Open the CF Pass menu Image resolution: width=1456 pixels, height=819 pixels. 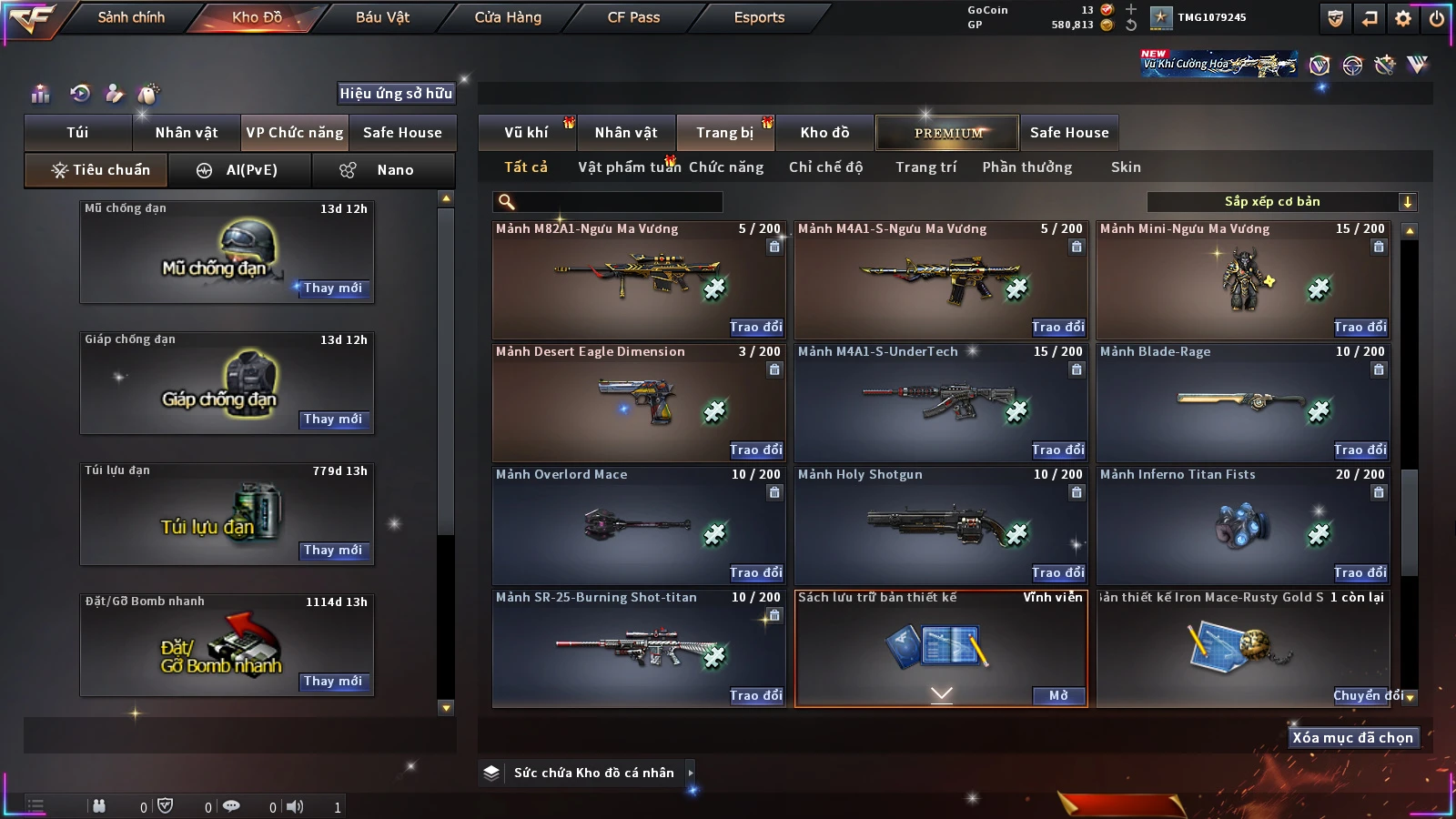[633, 17]
